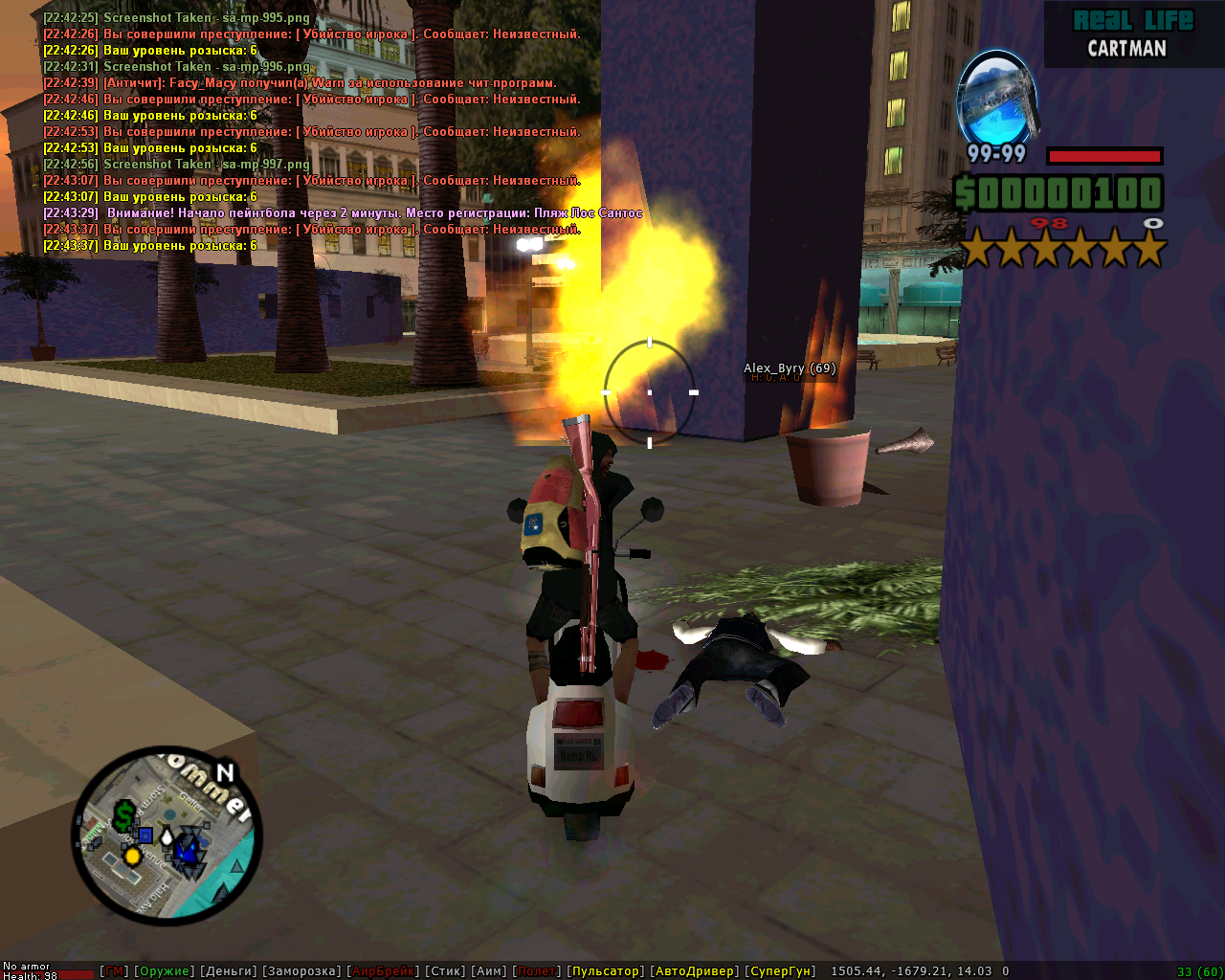The width and height of the screenshot is (1225, 980).
Task: Click the Alex_Byry player name tag
Action: (x=790, y=368)
